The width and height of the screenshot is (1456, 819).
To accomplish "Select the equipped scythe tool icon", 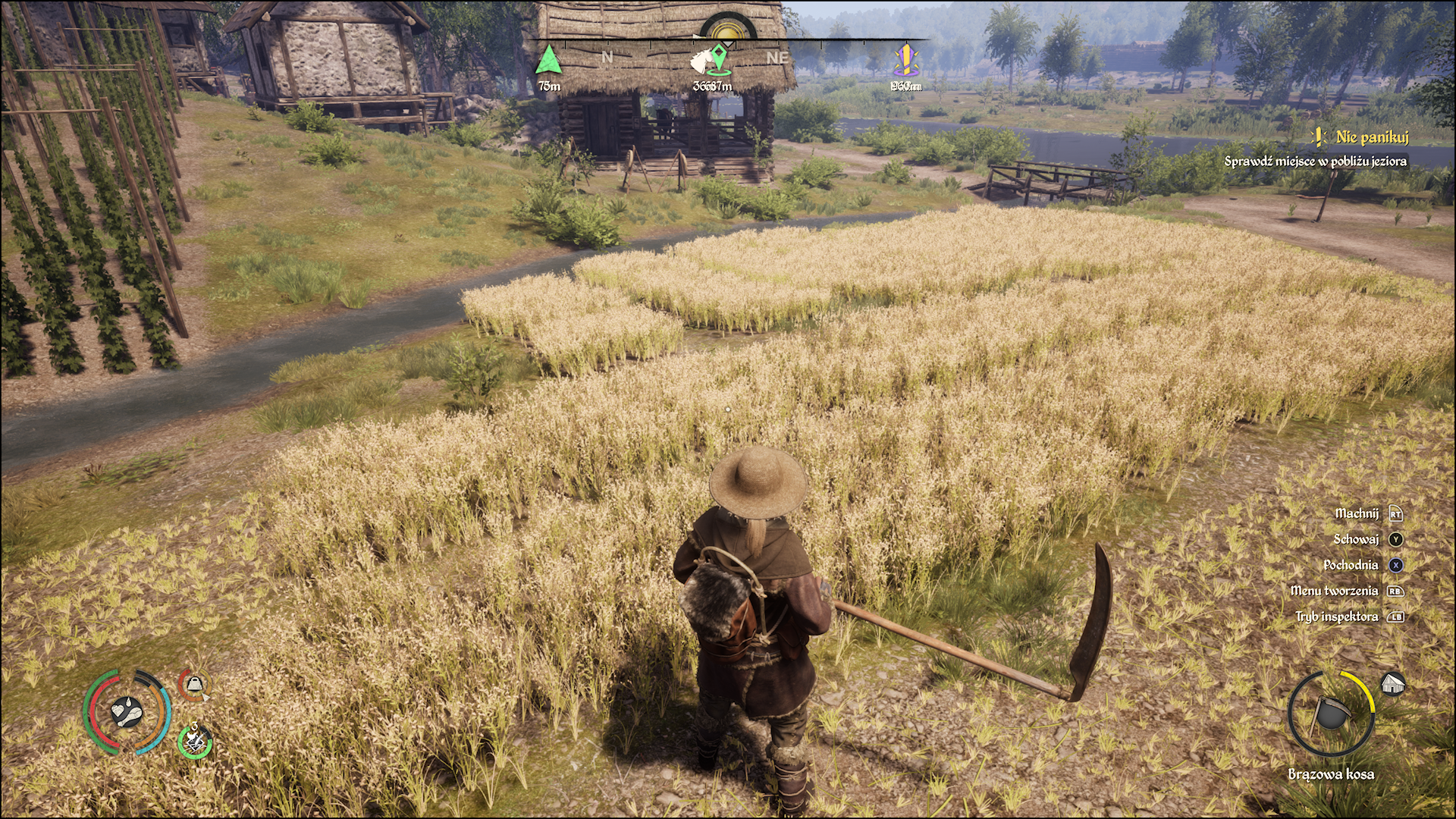I will pos(1330,714).
